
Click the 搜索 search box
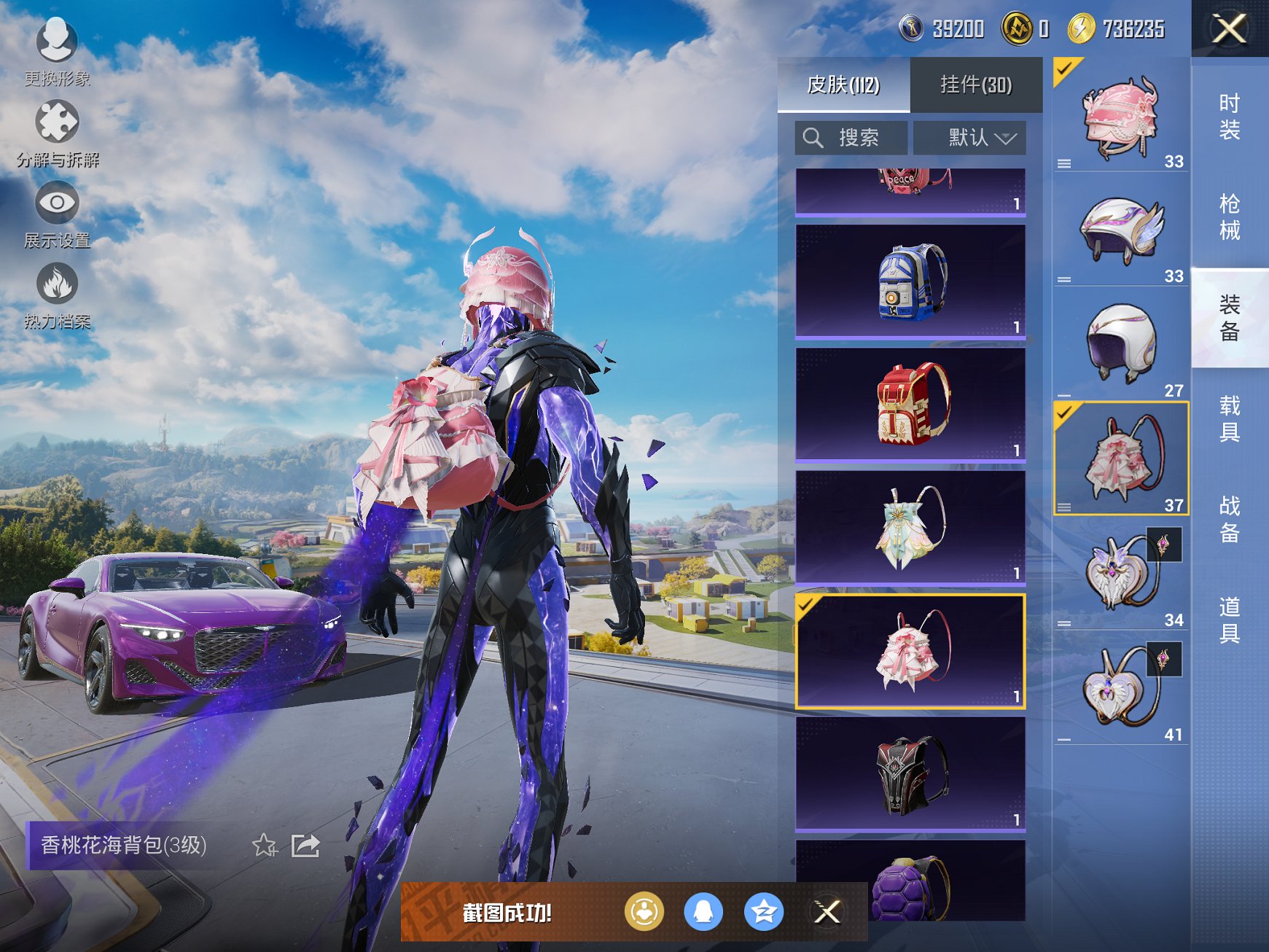(x=851, y=138)
